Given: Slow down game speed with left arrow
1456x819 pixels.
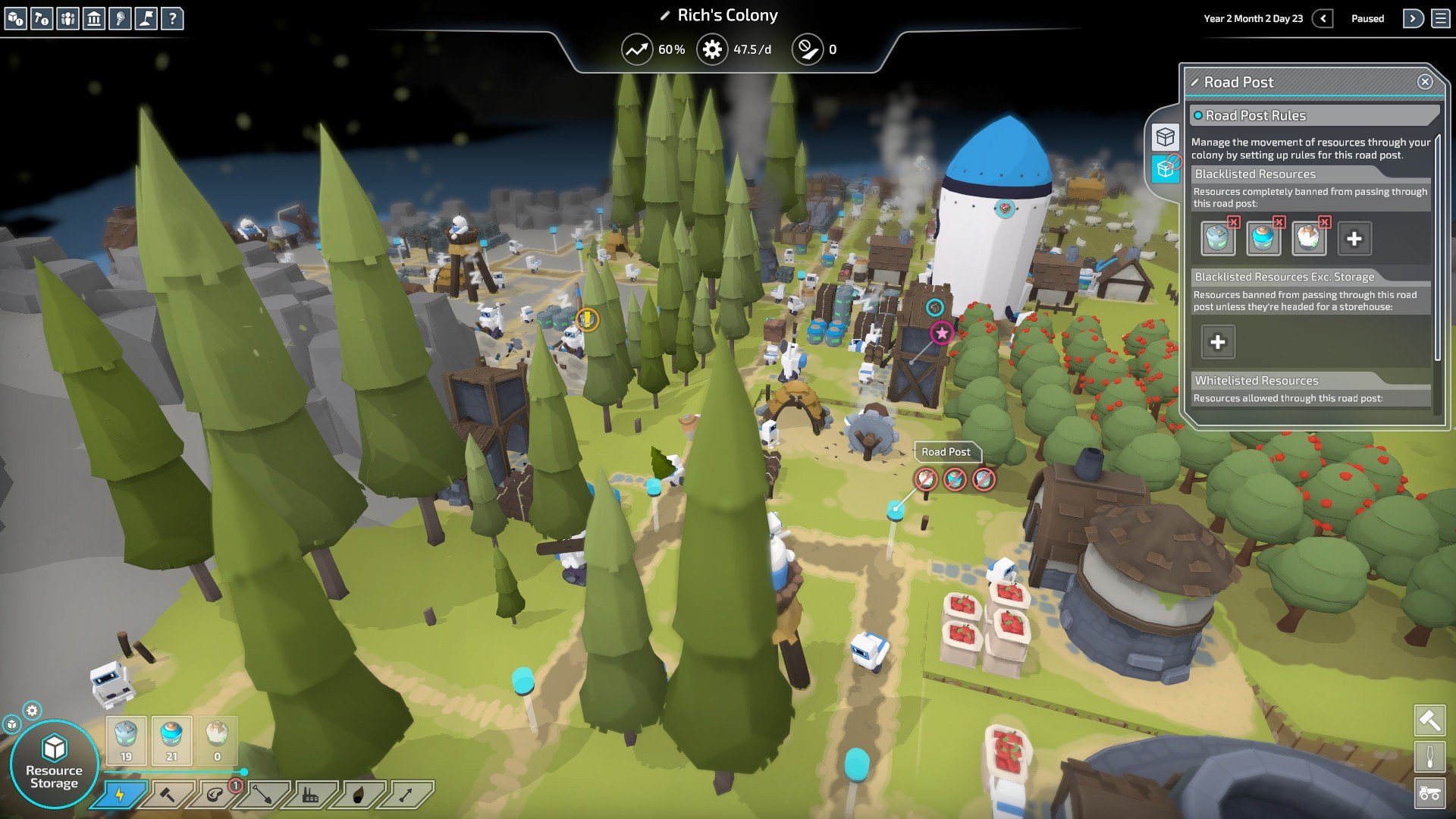Looking at the screenshot, I should [1323, 18].
